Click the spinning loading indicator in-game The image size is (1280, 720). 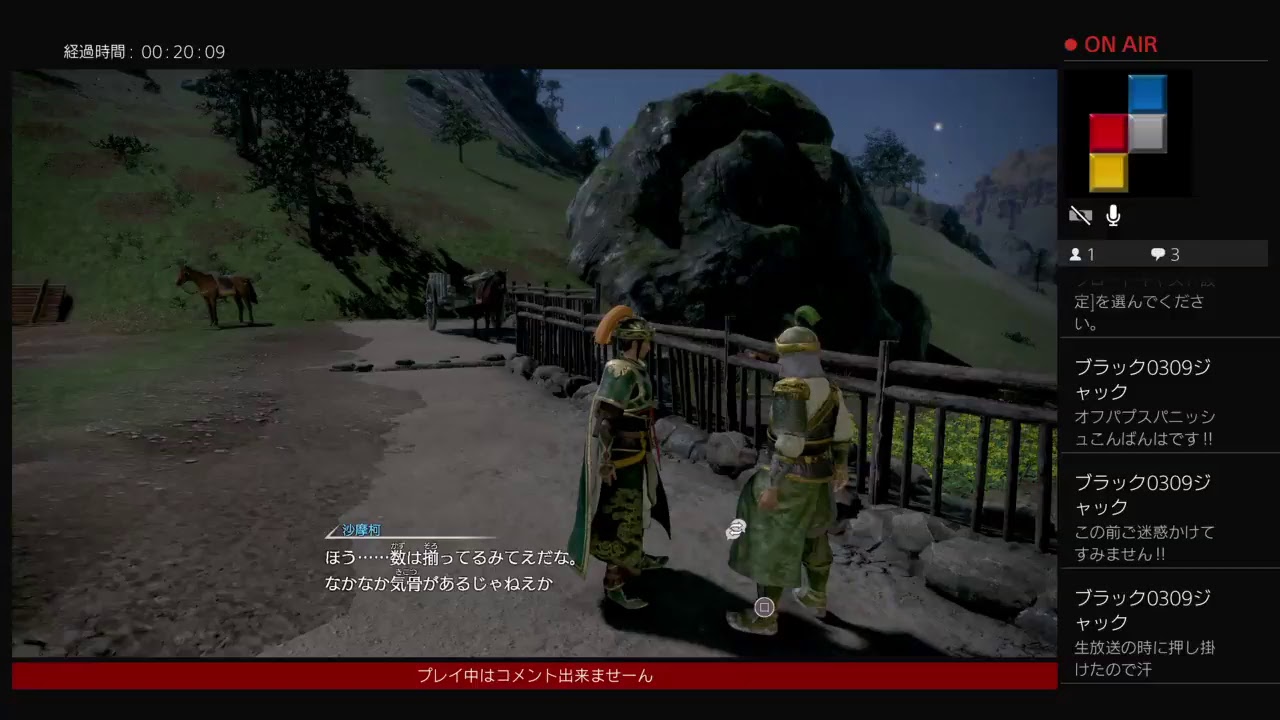(x=736, y=530)
